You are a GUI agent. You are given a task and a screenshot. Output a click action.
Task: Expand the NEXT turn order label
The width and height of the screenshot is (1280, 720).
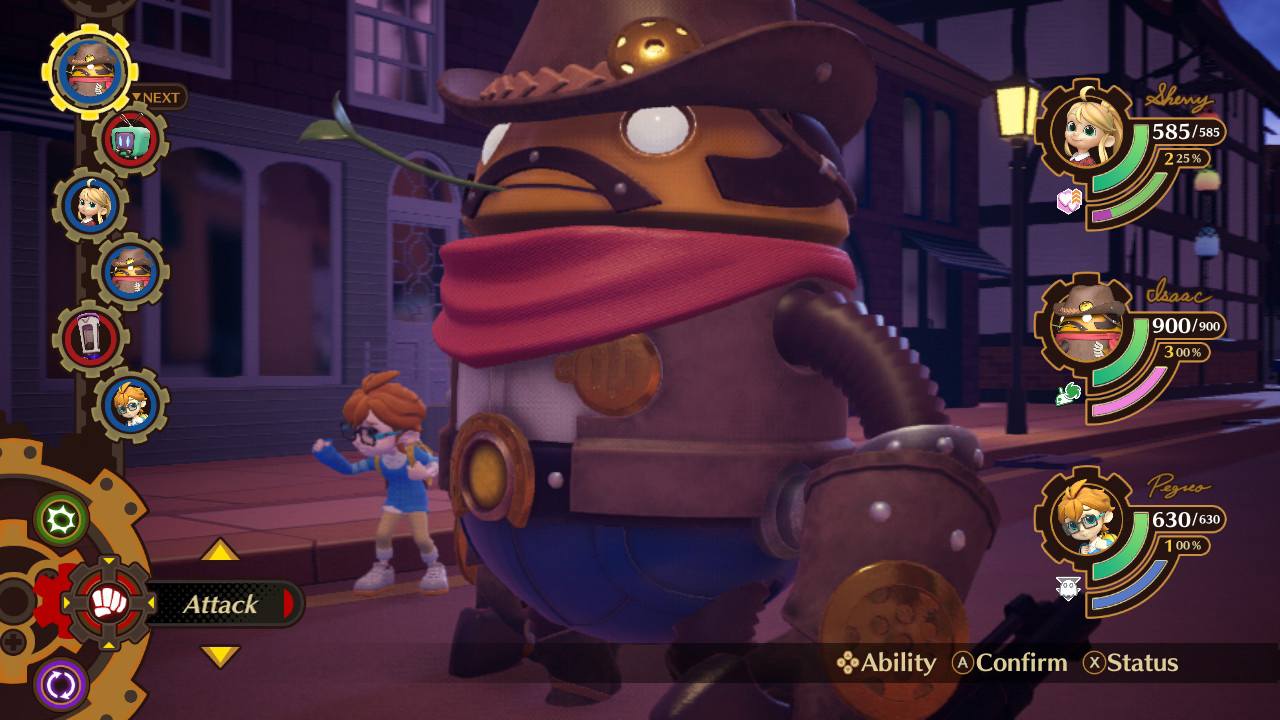(x=160, y=97)
